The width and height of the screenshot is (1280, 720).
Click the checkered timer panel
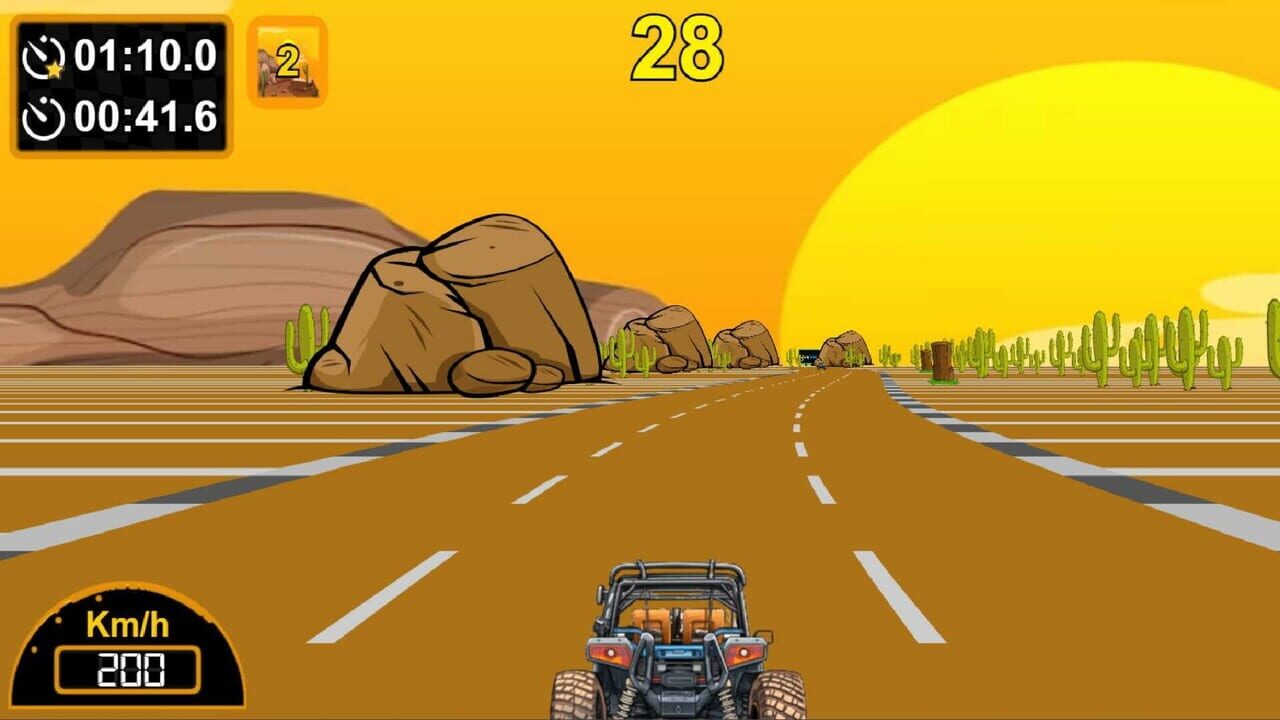pyautogui.click(x=120, y=88)
